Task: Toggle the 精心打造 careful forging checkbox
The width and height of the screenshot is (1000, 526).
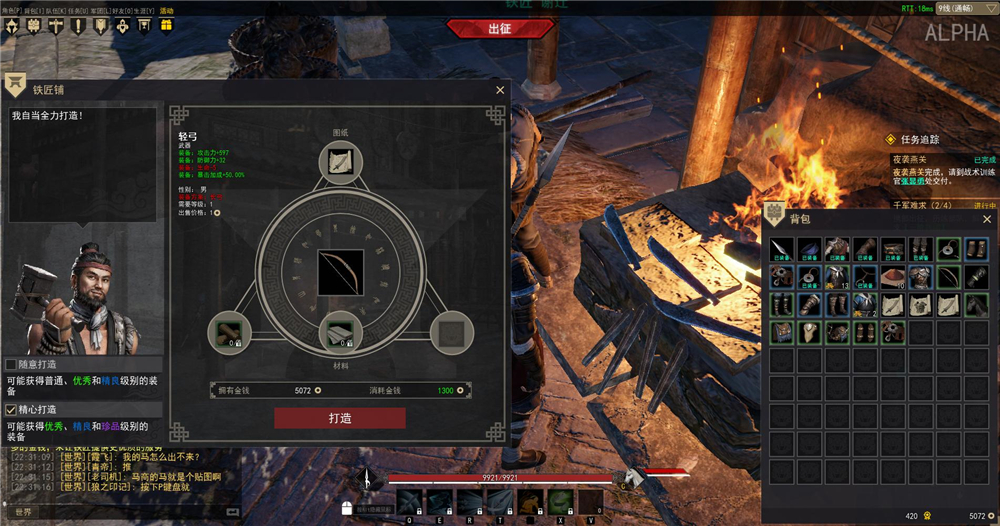Action: [x=11, y=409]
